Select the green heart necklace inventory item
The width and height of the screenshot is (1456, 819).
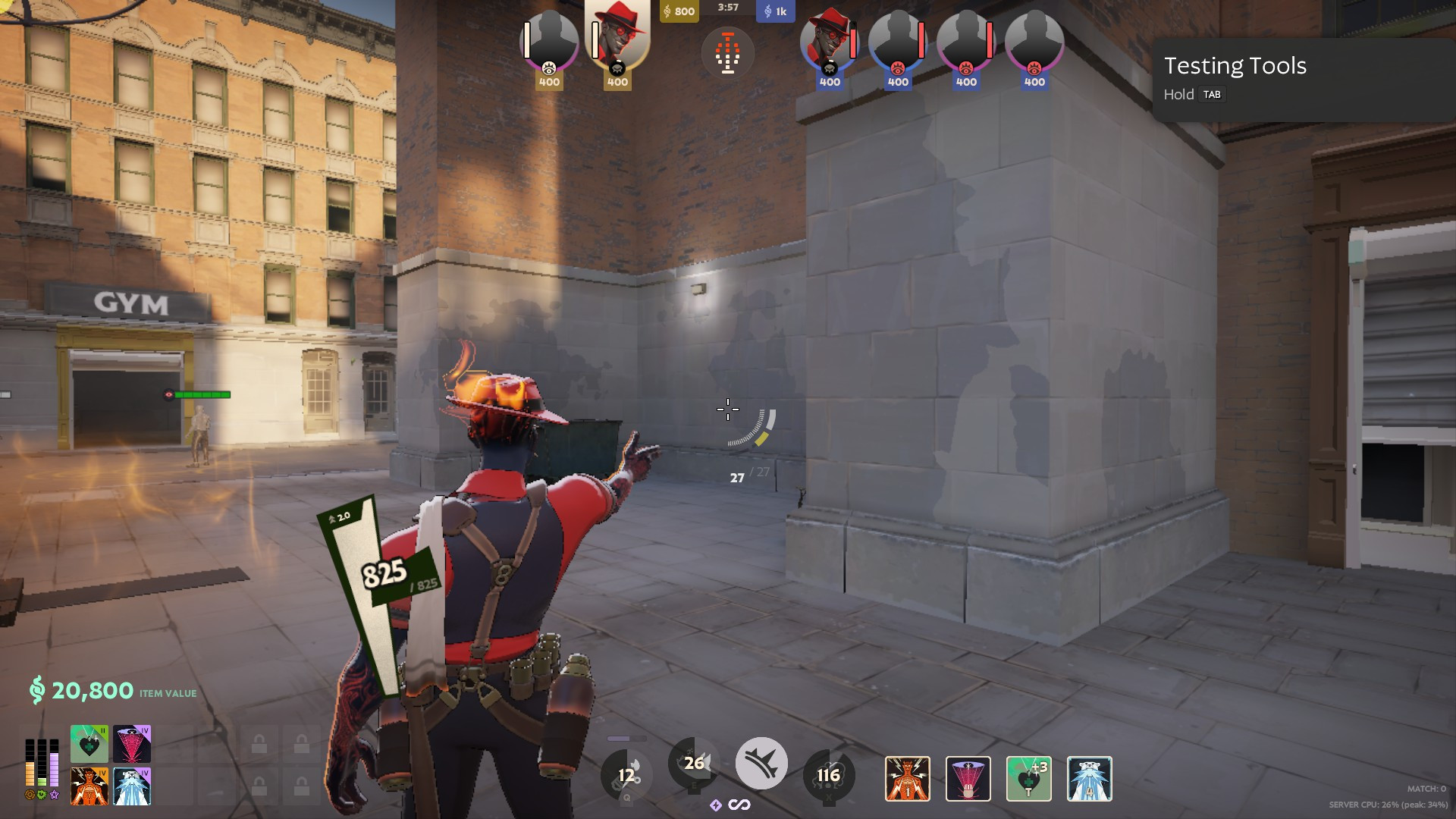pyautogui.click(x=89, y=744)
